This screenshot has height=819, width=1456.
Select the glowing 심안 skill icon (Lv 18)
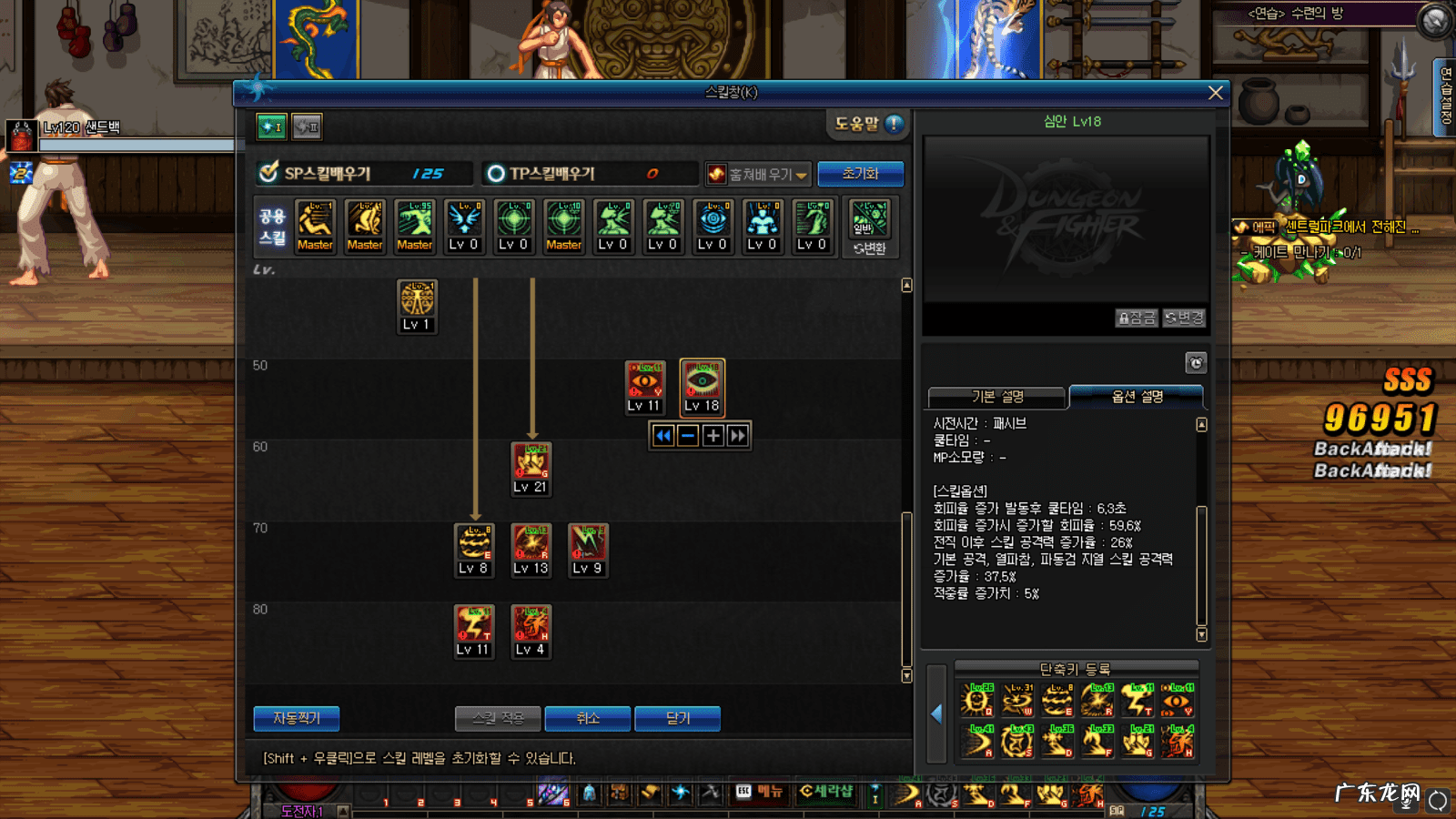click(701, 387)
